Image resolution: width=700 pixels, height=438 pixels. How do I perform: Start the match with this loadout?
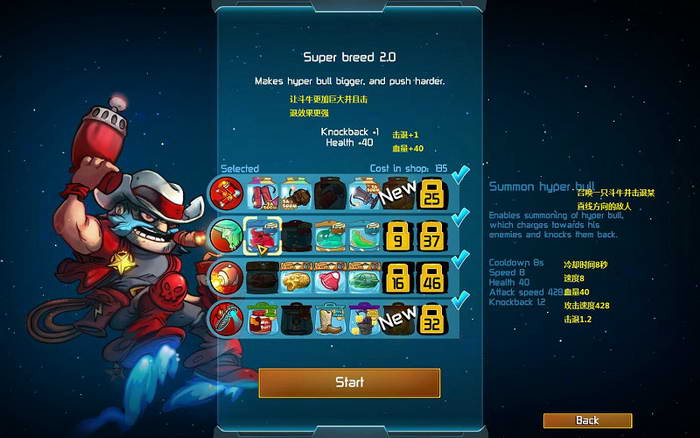point(349,382)
